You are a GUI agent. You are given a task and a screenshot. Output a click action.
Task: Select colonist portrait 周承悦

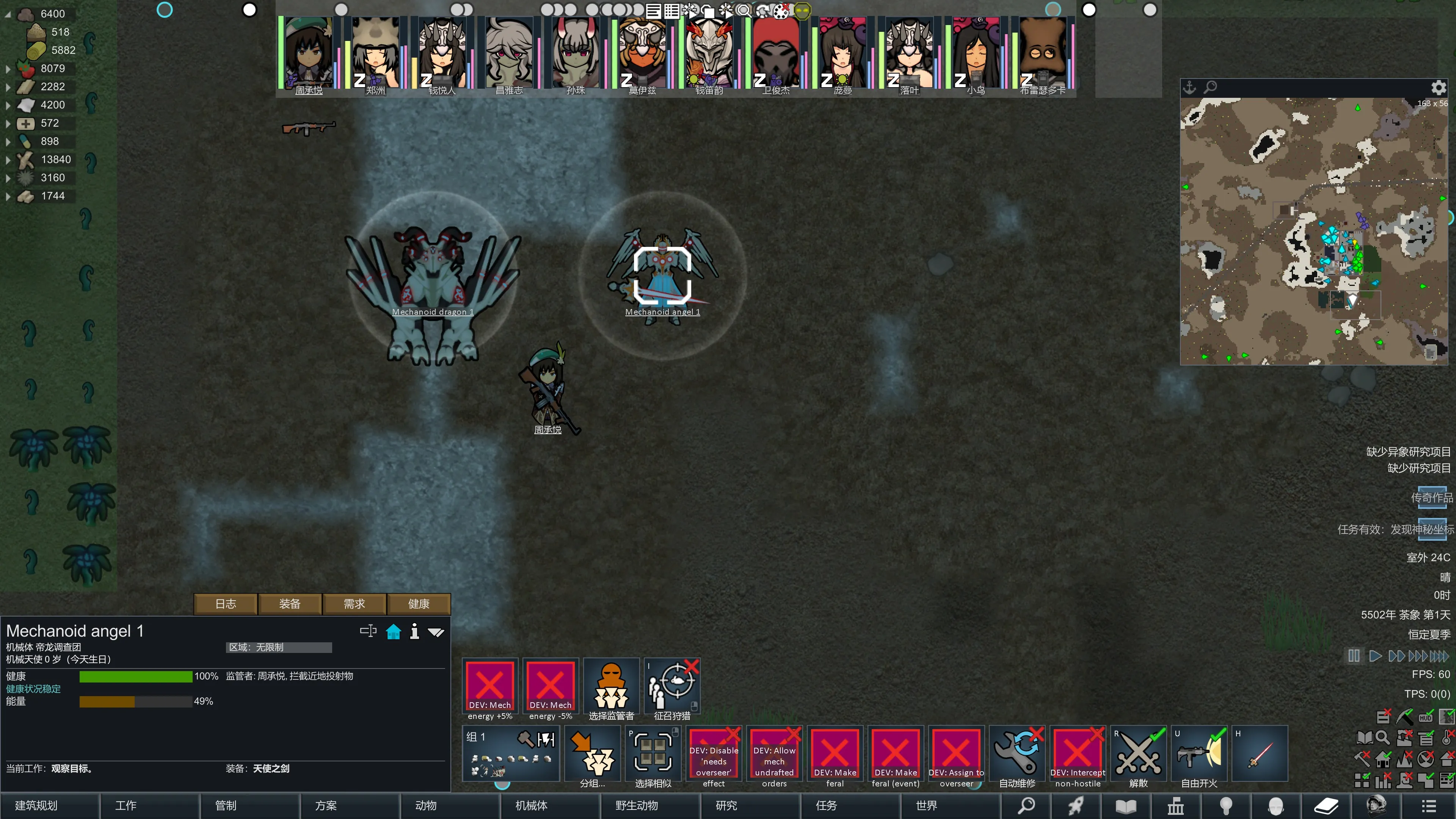tap(308, 54)
